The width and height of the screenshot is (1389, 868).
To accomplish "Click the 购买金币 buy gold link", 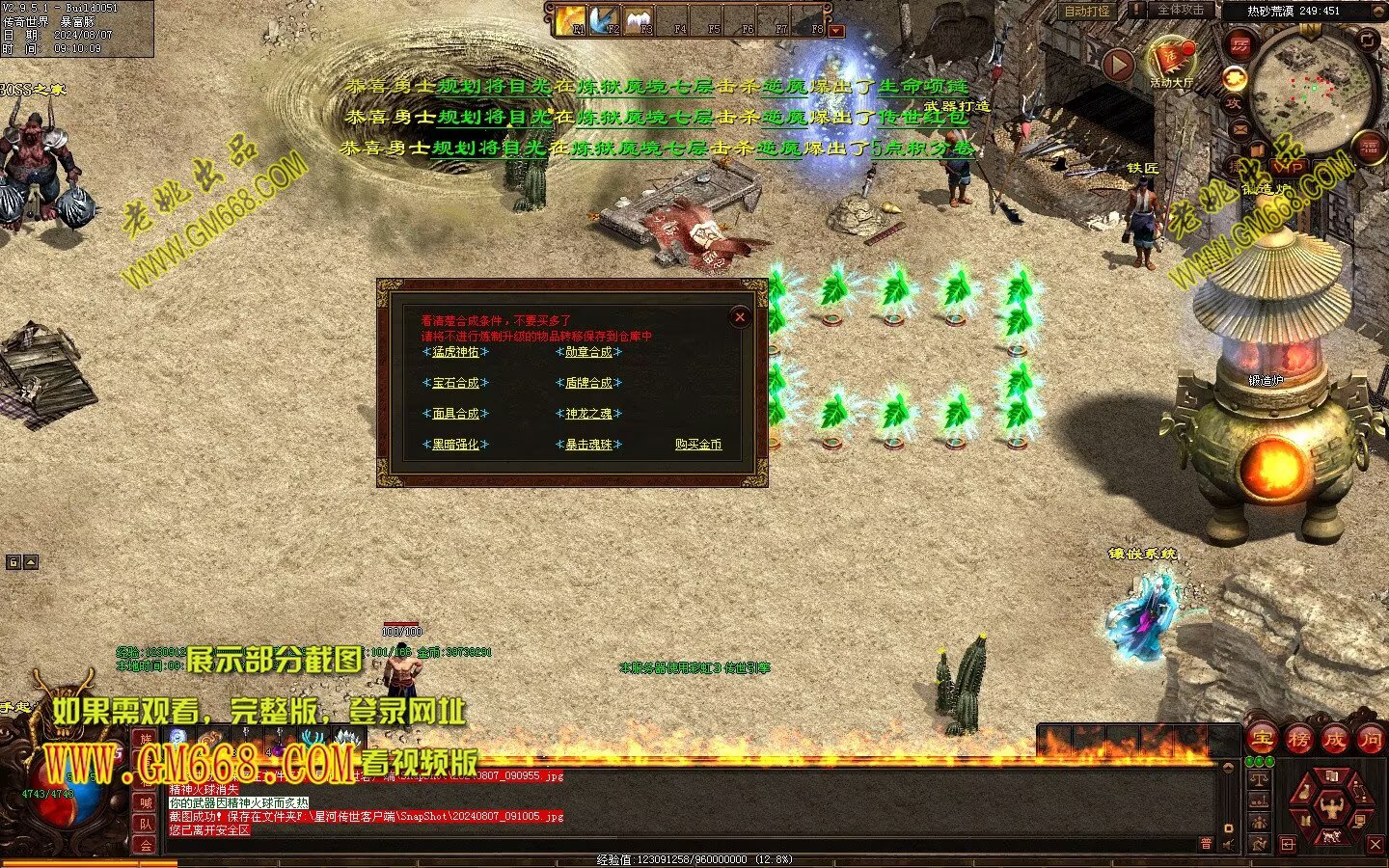I will pos(698,445).
